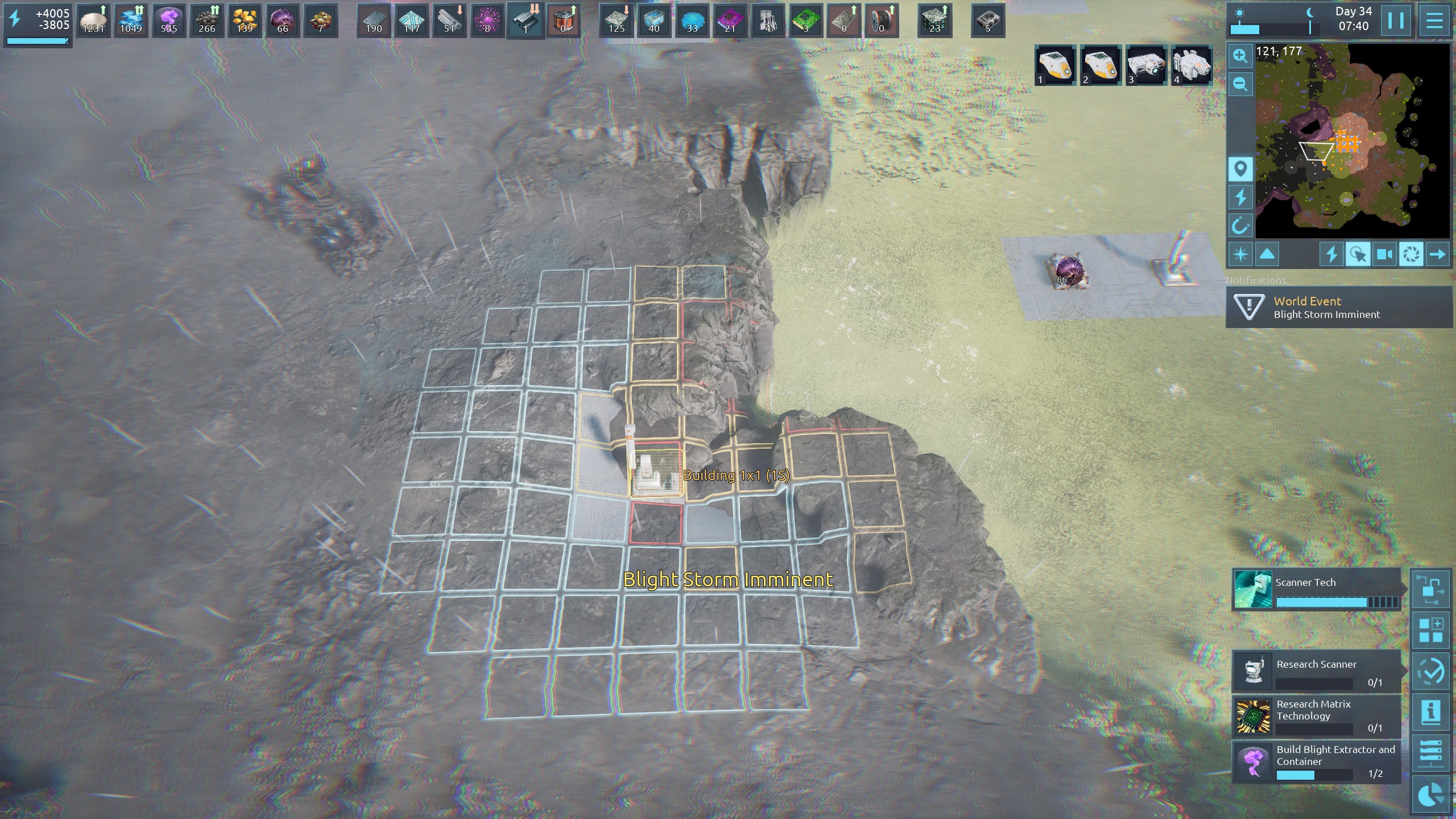1456x819 pixels.
Task: Select vehicle slot number 4
Action: tap(1191, 65)
